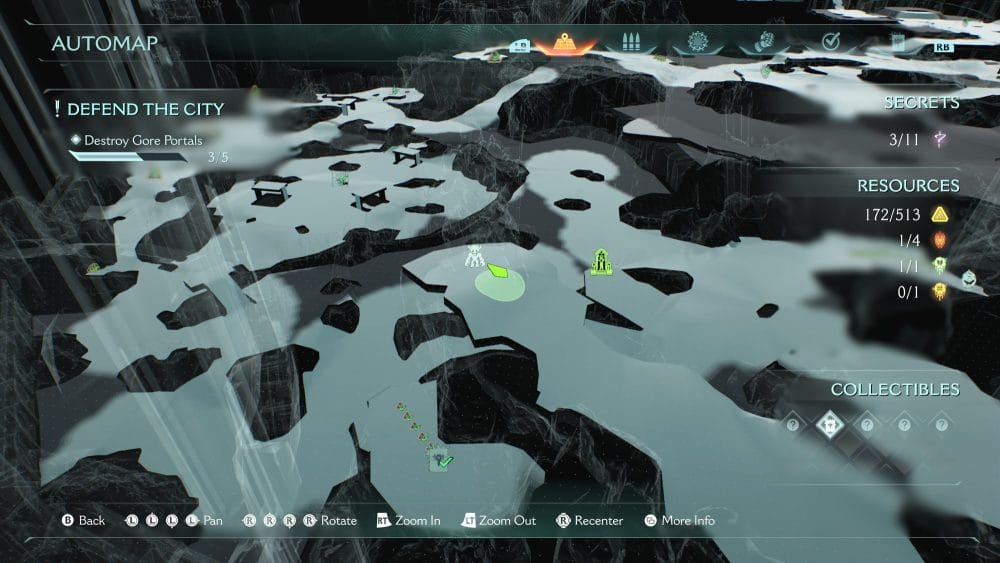Recenter the automap view
Screen dimensions: 1000x563
590,521
